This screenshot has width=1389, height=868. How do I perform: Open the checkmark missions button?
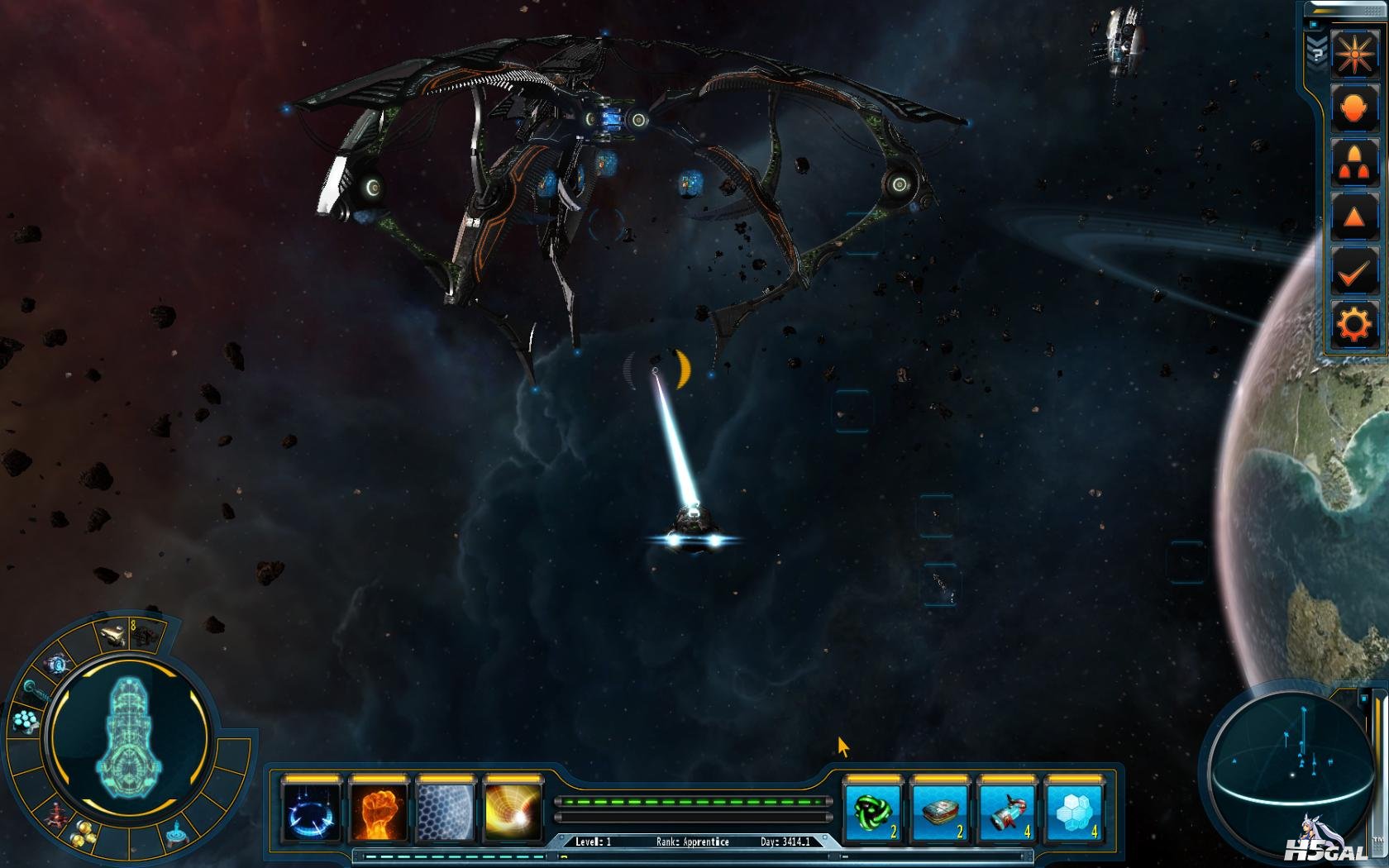coord(1353,271)
